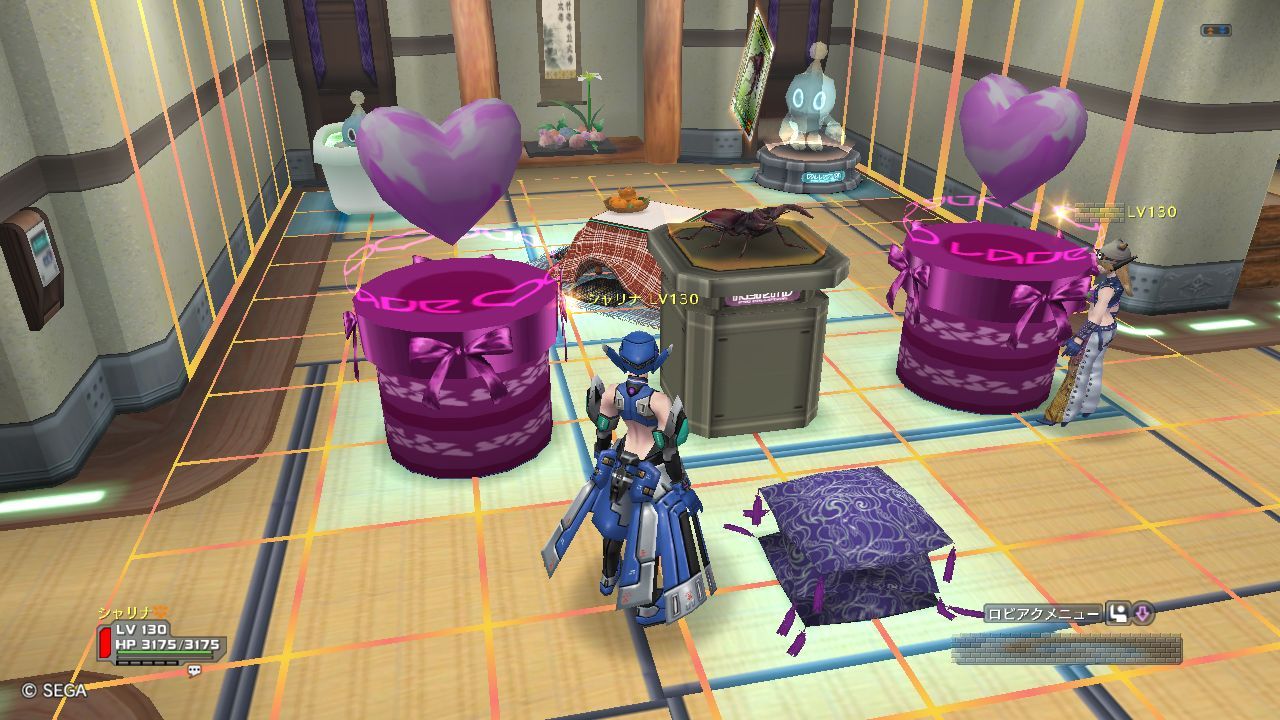
Task: Open the ロビアクメニュー lobby action menu
Action: [x=1043, y=614]
